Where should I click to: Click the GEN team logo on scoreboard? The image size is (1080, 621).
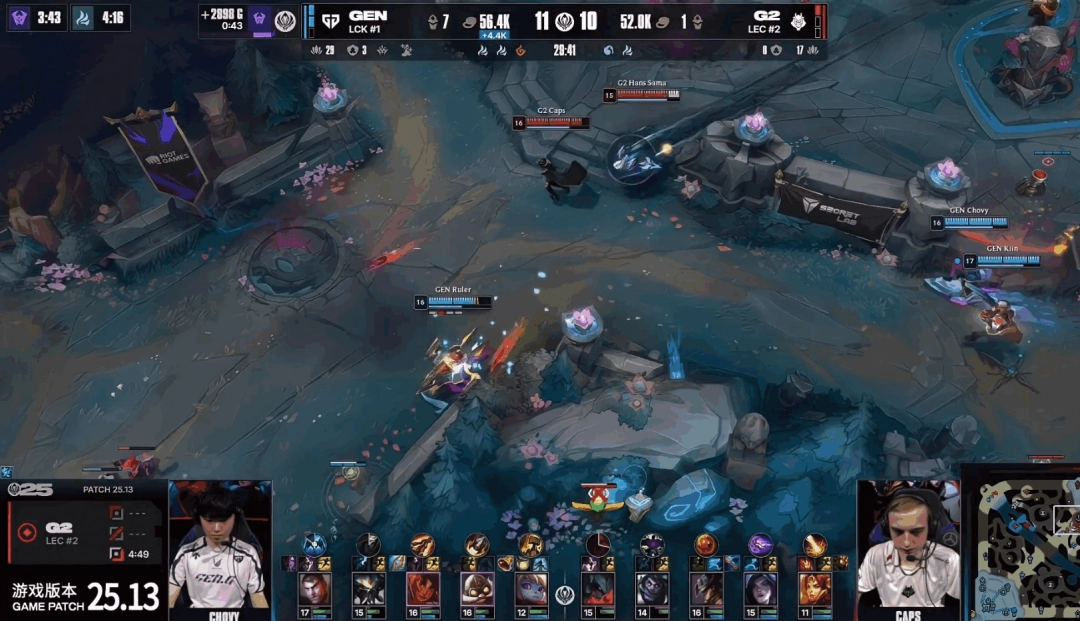tap(330, 20)
